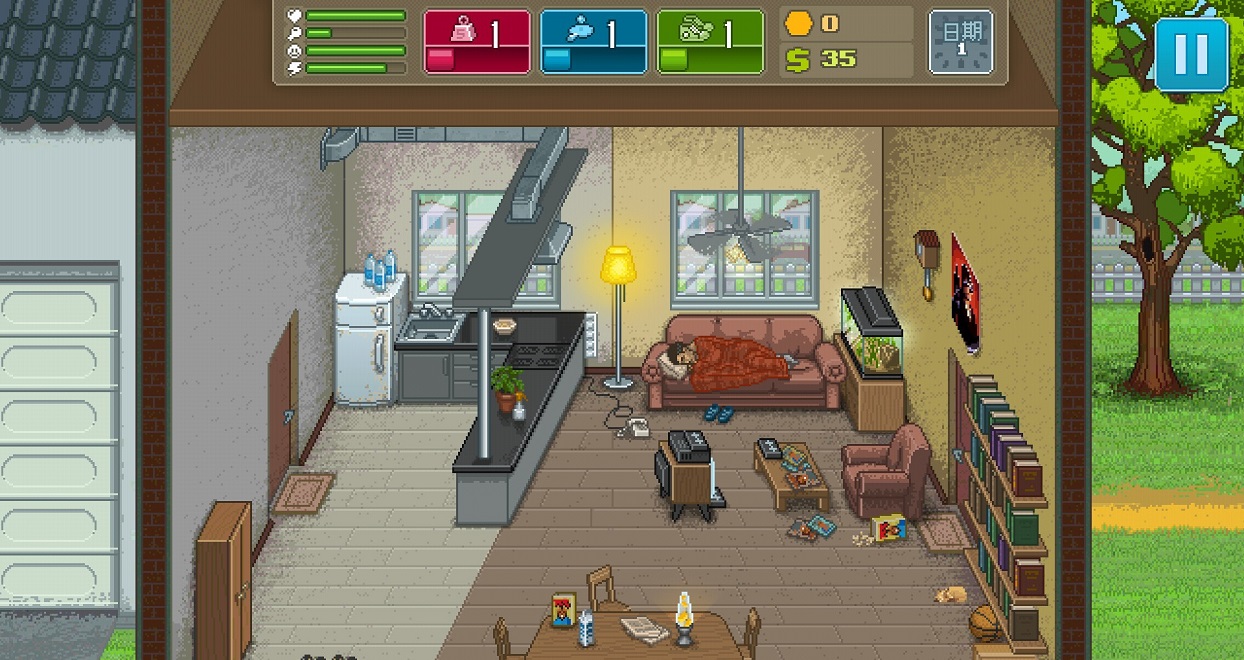Open the red strength stat panel
This screenshot has height=660, width=1244.
point(477,42)
